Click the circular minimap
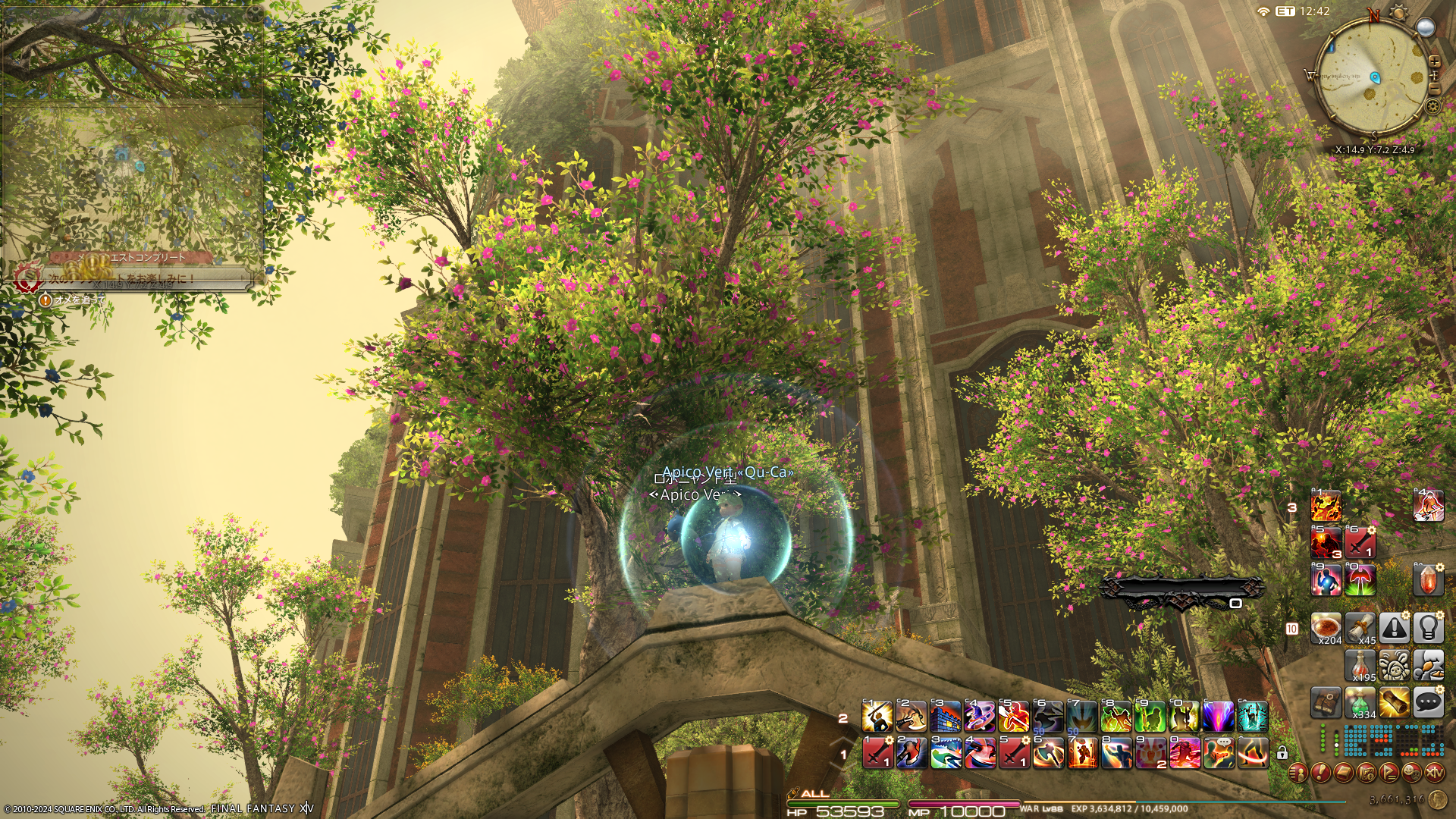 point(1373,77)
